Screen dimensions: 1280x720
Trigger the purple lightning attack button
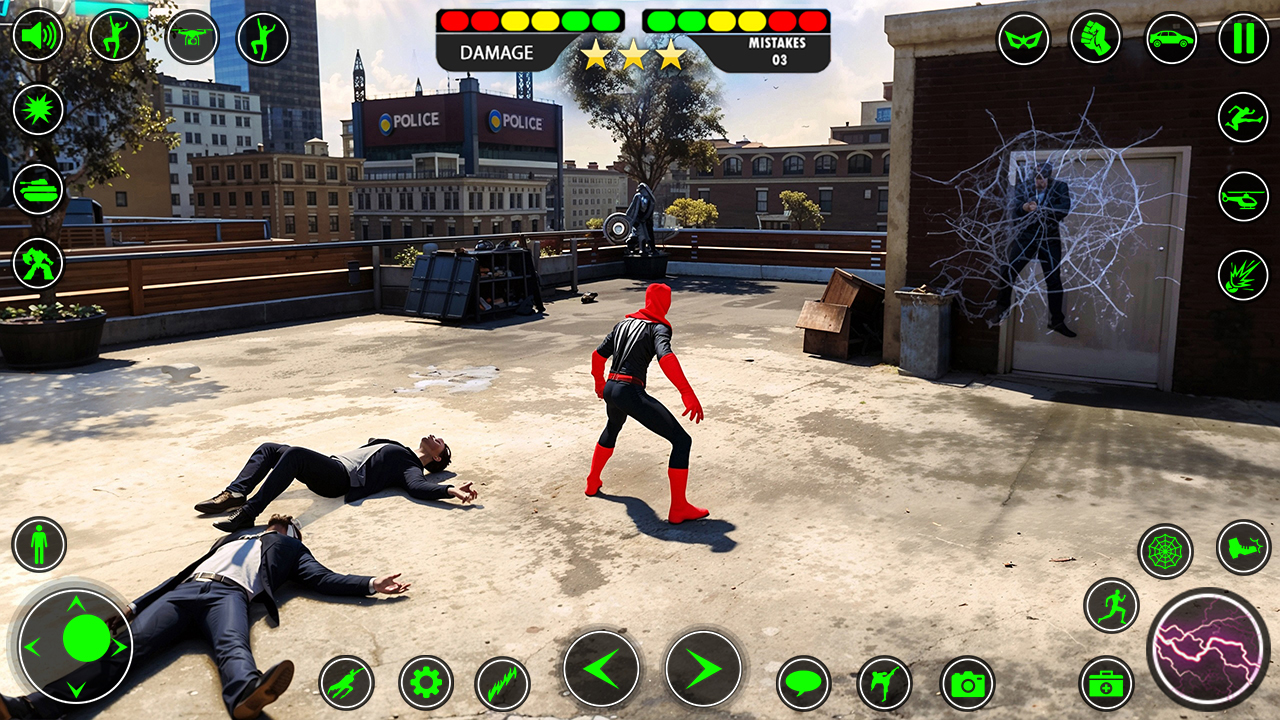click(x=1208, y=649)
